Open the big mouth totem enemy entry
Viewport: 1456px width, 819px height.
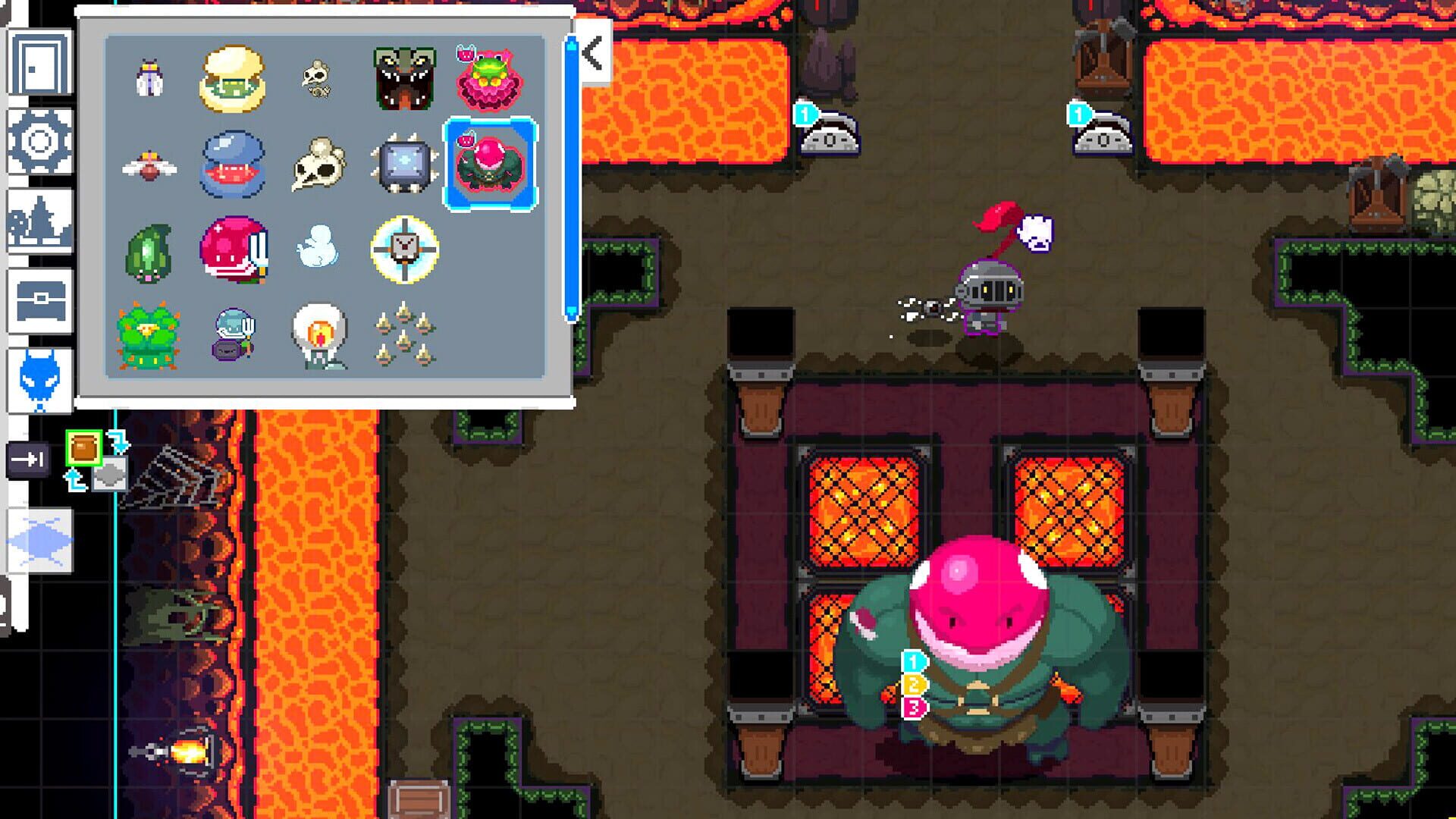click(x=406, y=76)
